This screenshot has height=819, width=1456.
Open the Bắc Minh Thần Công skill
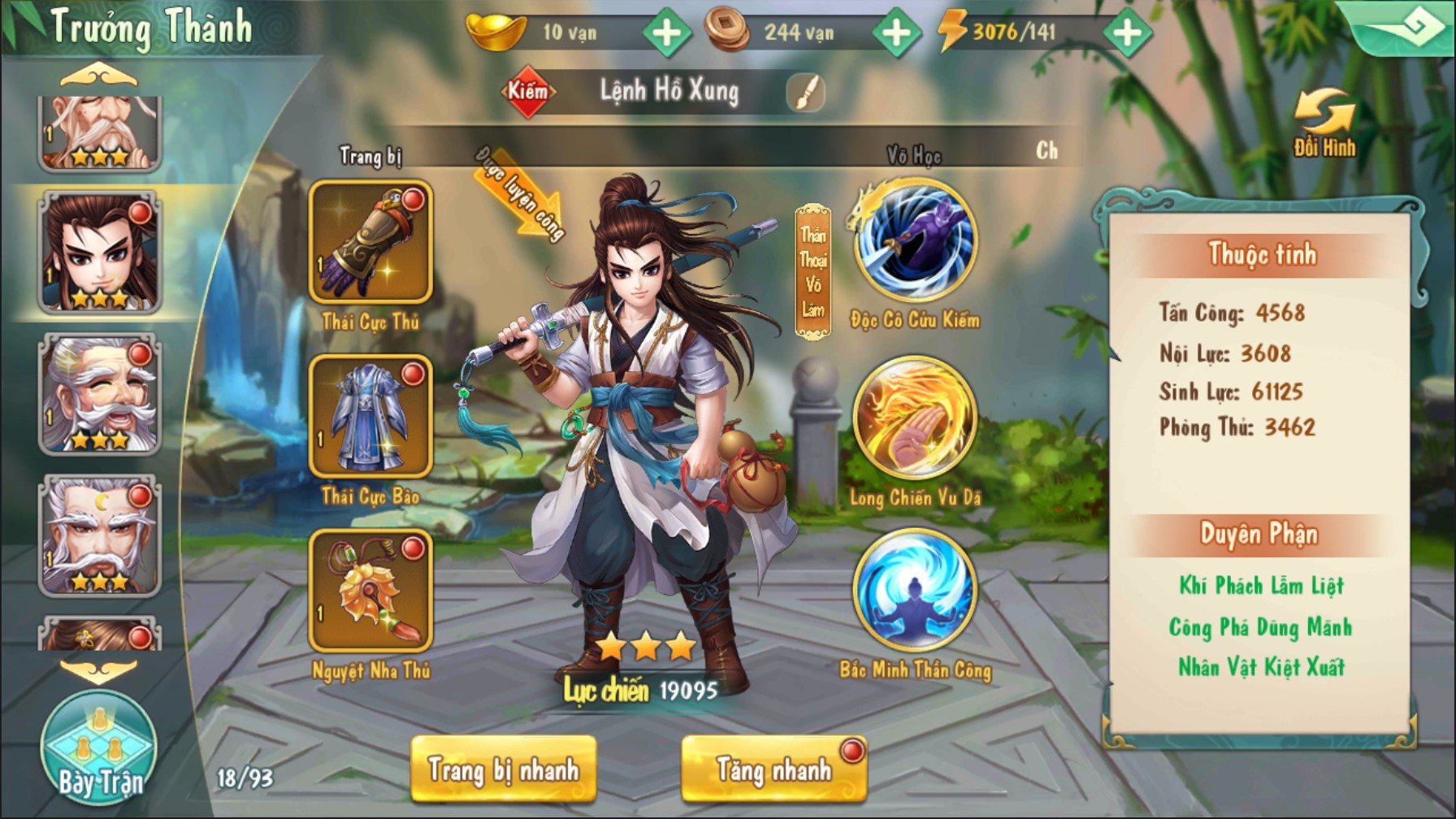tap(915, 591)
